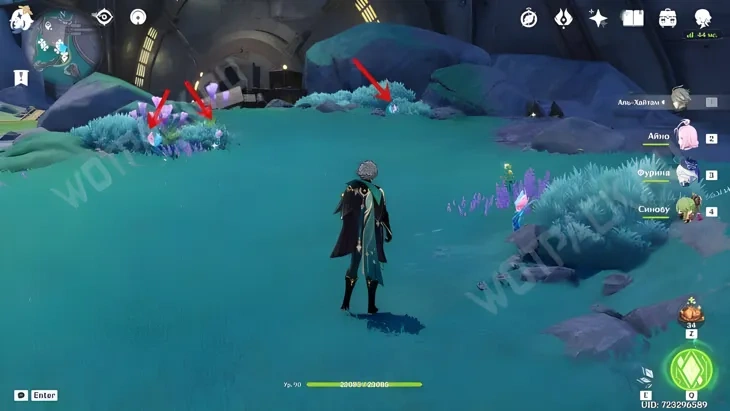
Task: Open the events compass icon
Action: tap(529, 18)
